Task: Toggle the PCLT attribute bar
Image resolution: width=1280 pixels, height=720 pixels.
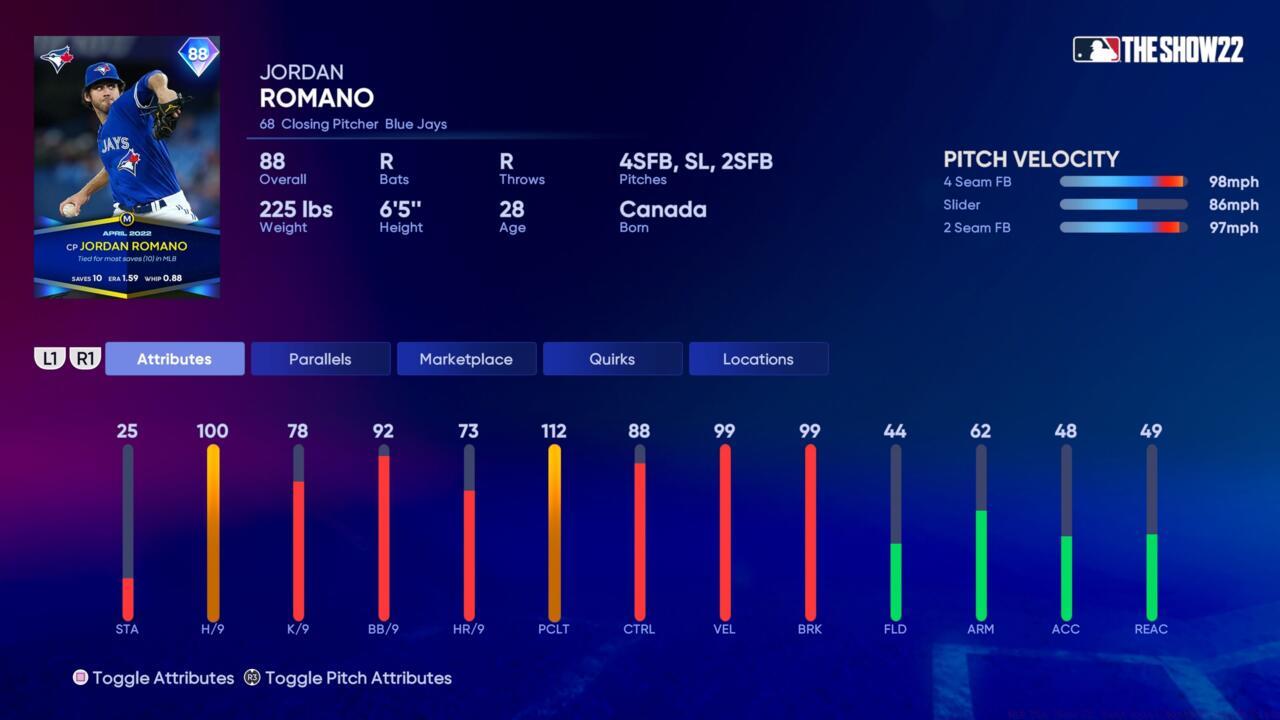Action: point(554,530)
